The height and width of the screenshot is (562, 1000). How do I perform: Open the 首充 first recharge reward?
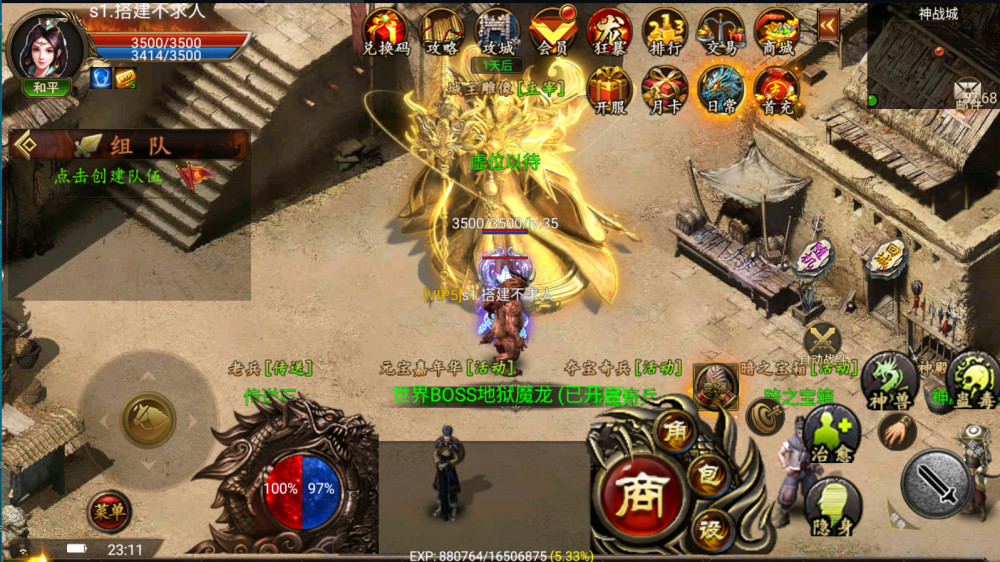coord(776,89)
